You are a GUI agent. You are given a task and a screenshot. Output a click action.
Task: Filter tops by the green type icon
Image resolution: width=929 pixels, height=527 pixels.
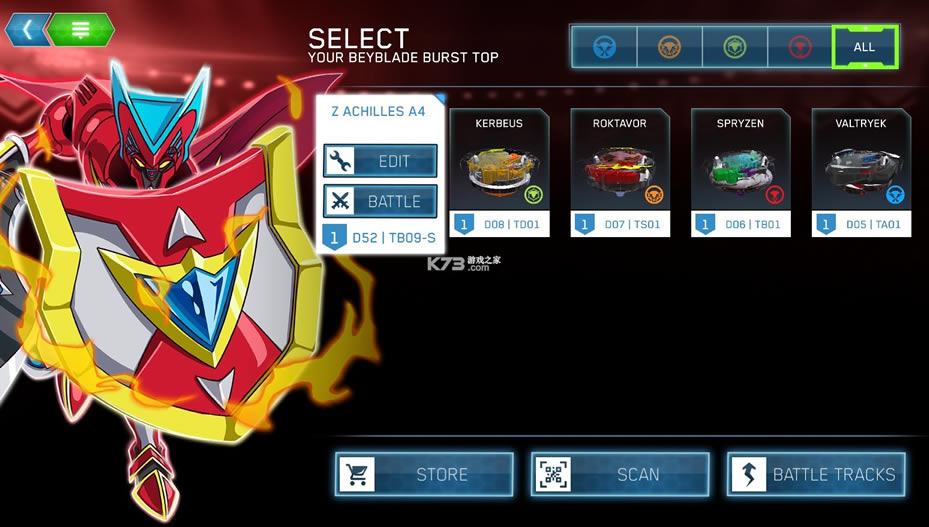[735, 47]
